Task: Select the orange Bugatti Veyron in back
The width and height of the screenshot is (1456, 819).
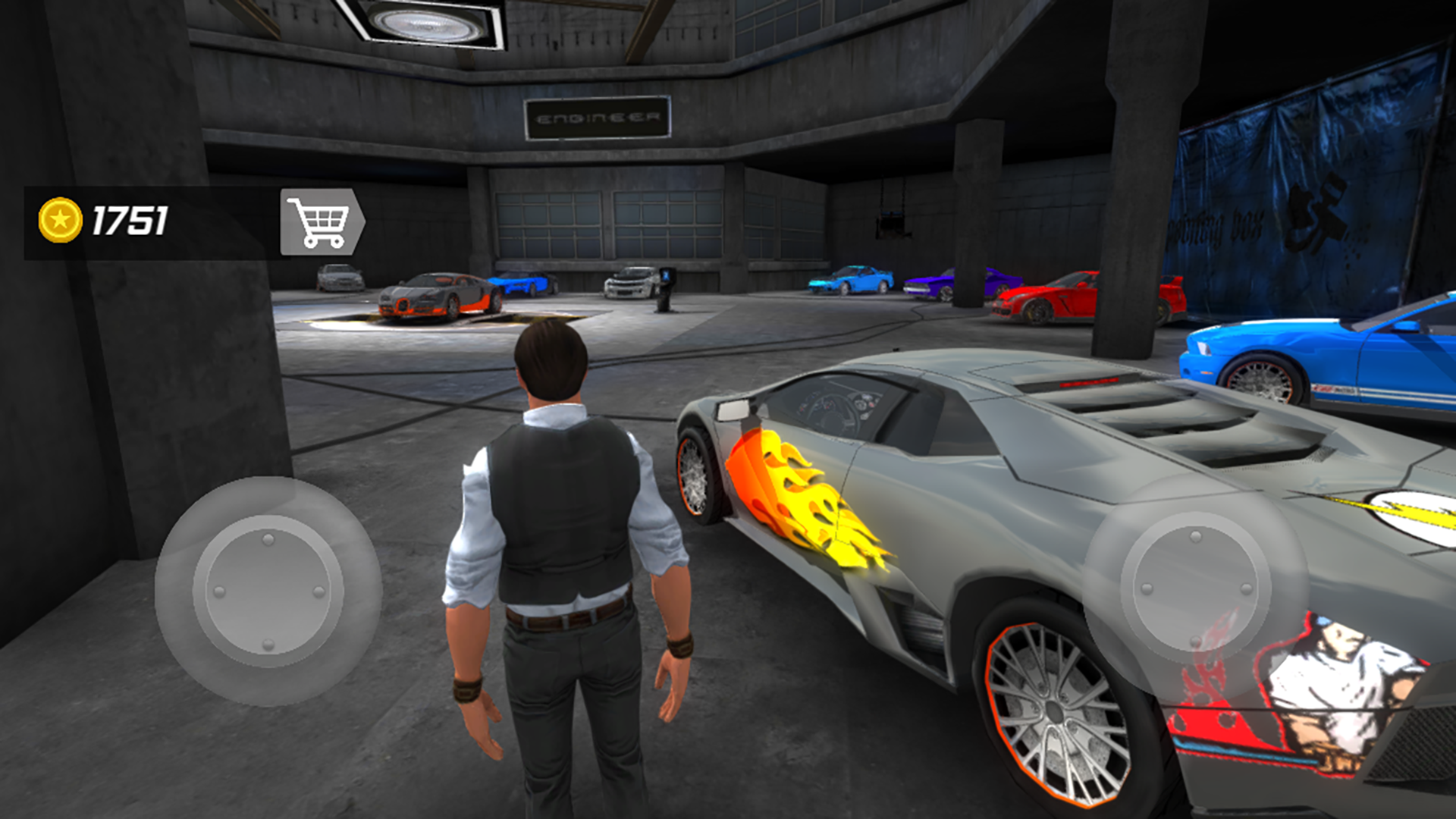Action: pyautogui.click(x=432, y=296)
